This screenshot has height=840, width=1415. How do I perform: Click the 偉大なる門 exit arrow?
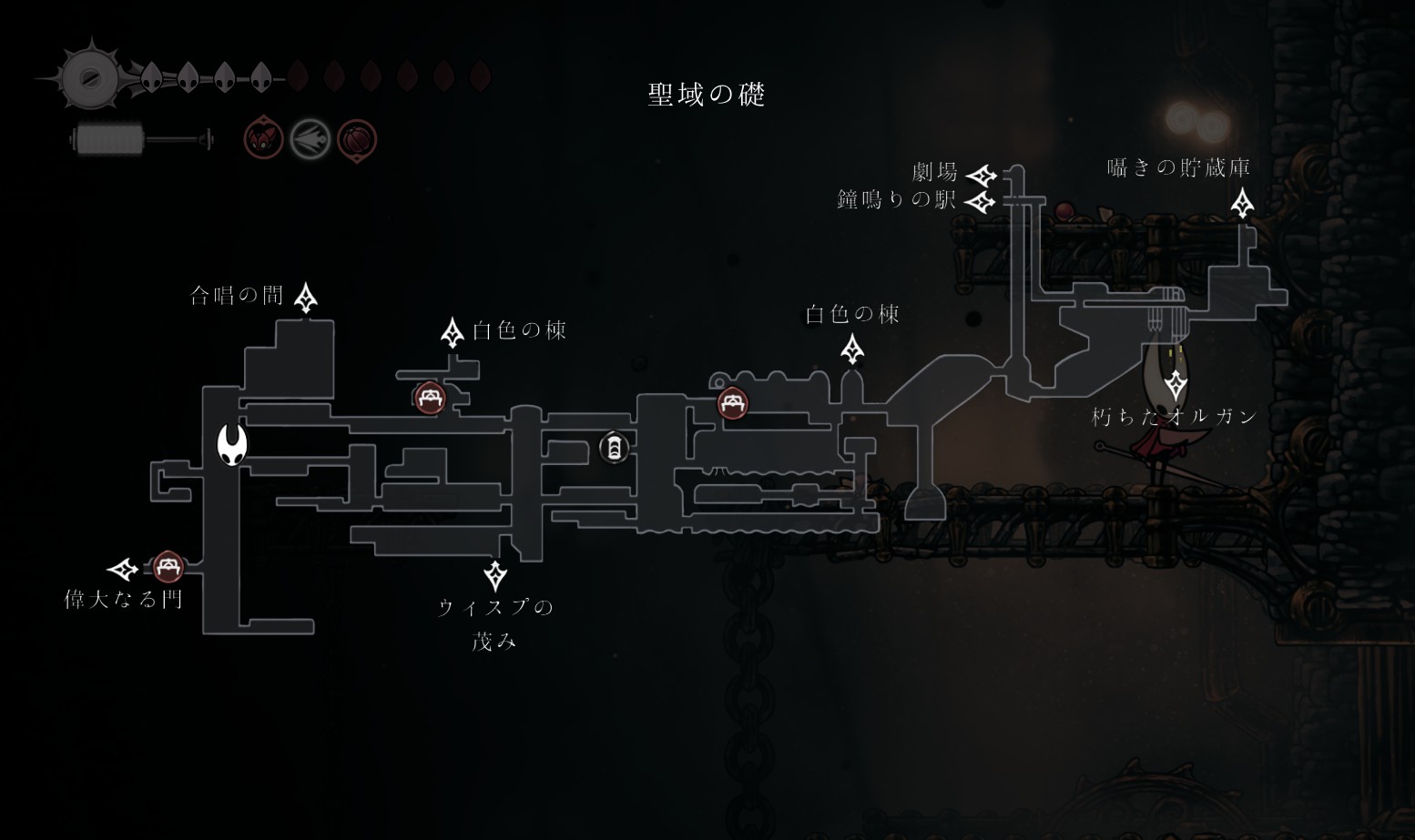tap(123, 570)
